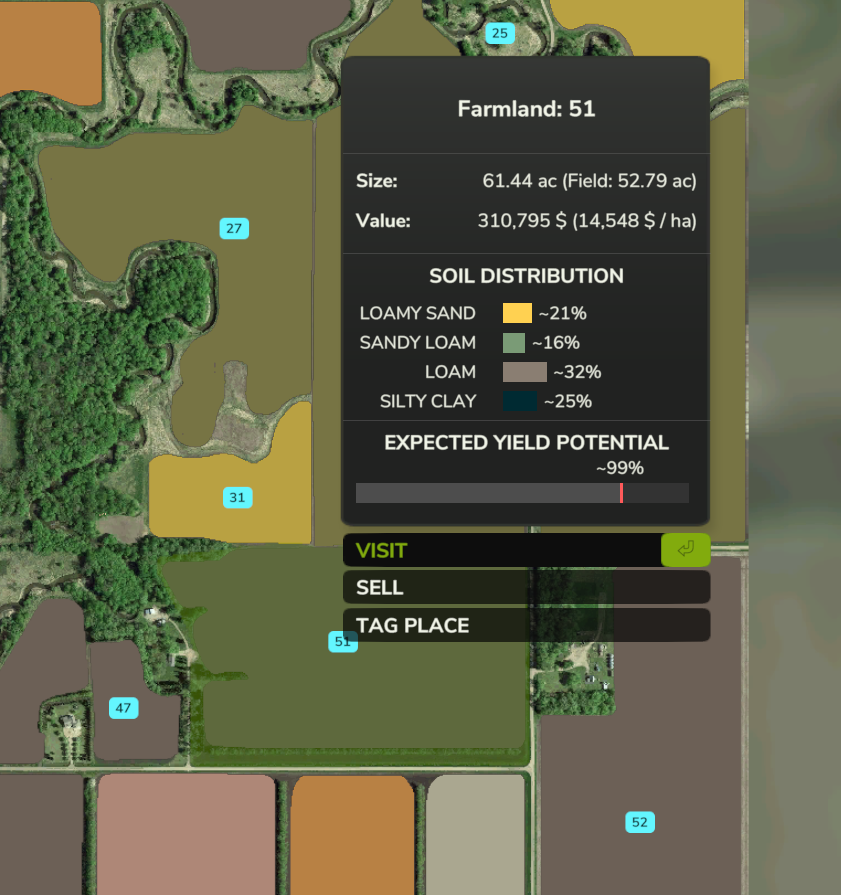Open farmland marker 52 on the map
Viewport: 841px width, 895px height.
[640, 823]
